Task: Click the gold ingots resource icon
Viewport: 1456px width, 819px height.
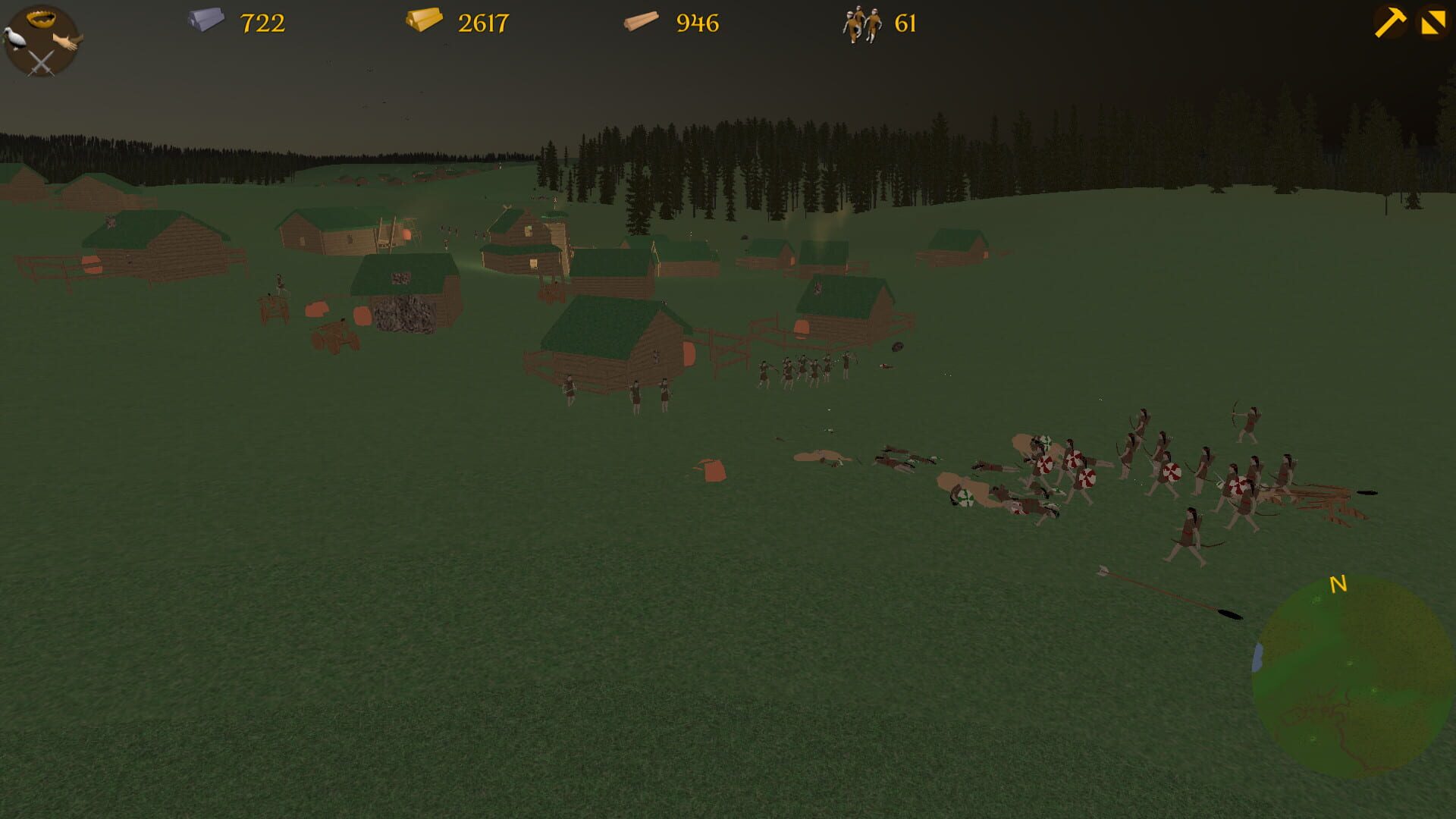Action: [x=423, y=21]
